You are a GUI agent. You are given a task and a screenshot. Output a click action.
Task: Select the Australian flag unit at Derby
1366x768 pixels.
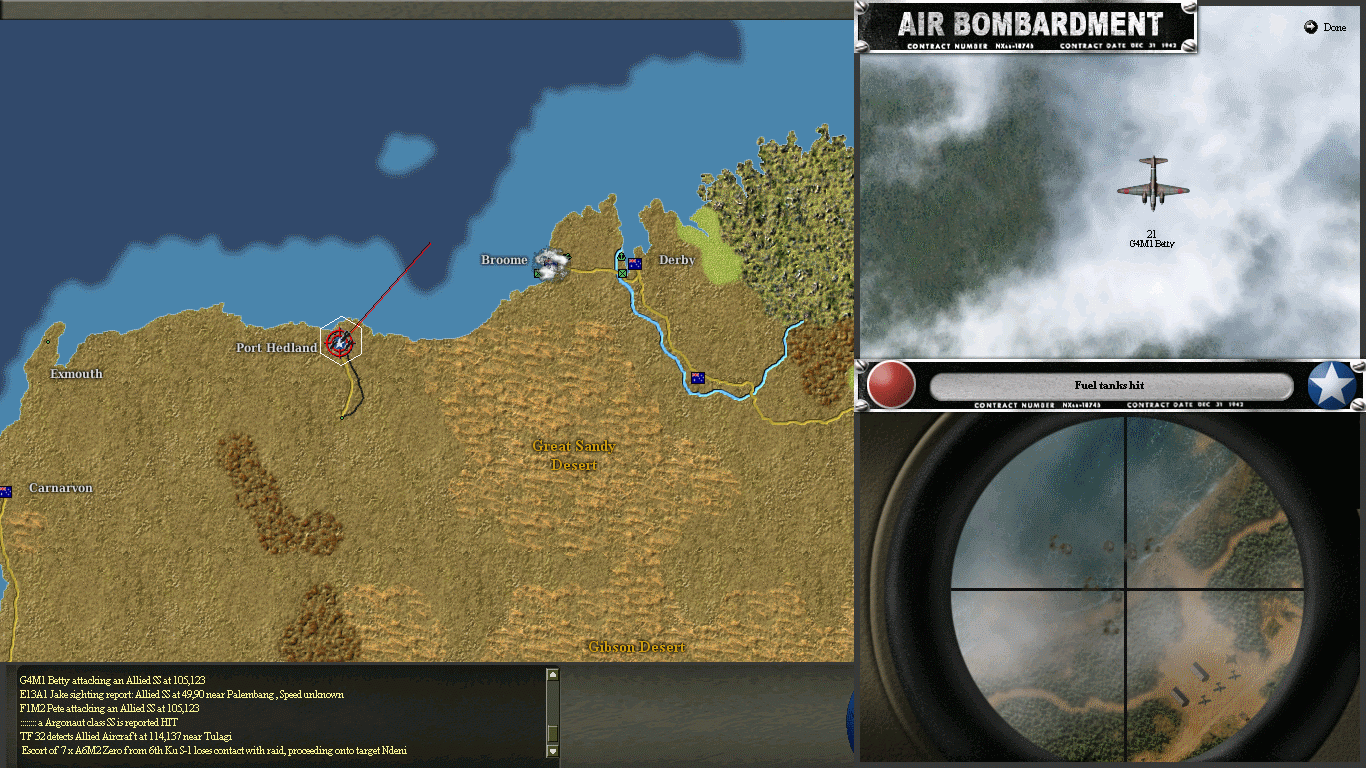tap(635, 263)
